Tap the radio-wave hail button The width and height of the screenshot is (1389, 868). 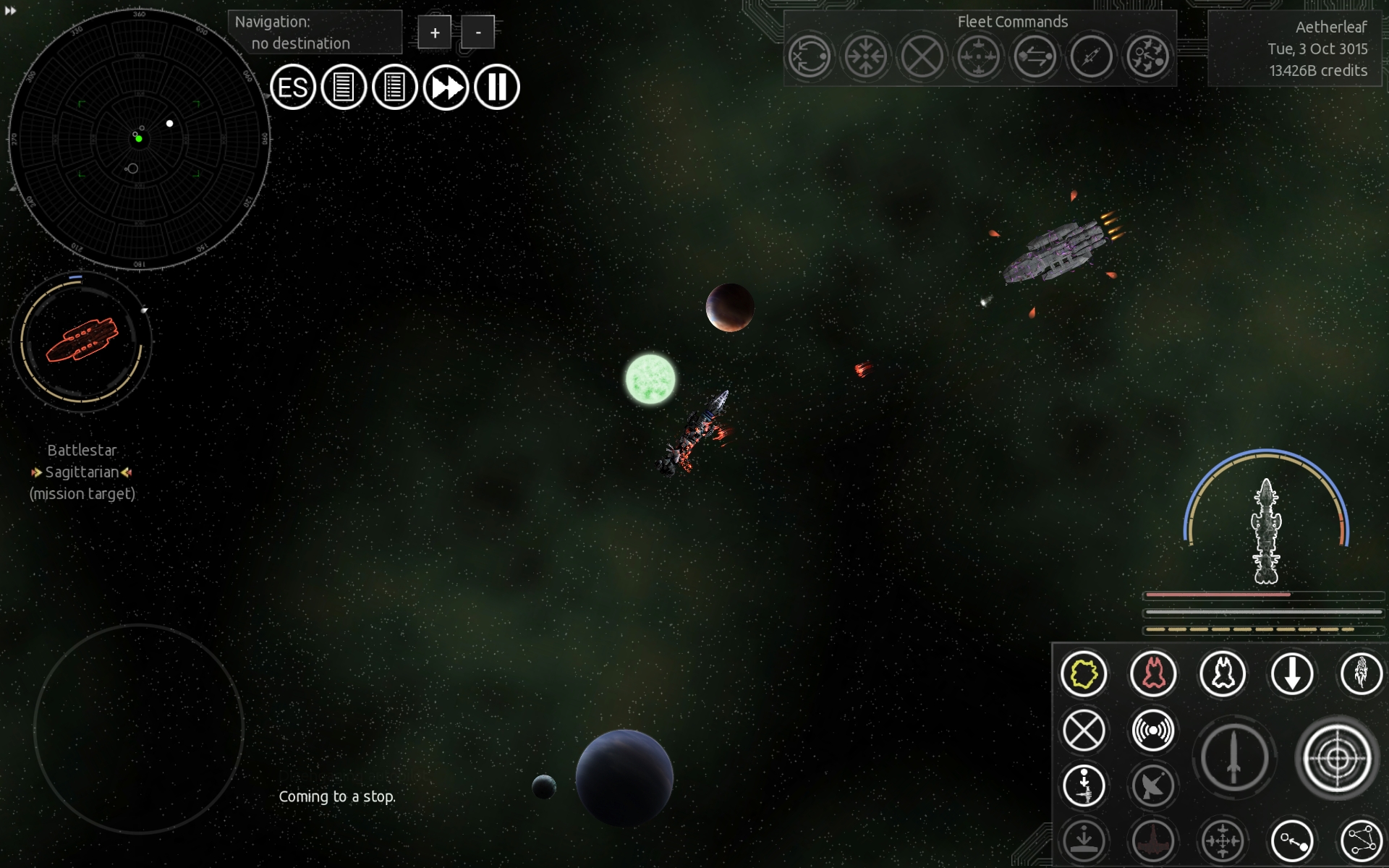pyautogui.click(x=1153, y=731)
